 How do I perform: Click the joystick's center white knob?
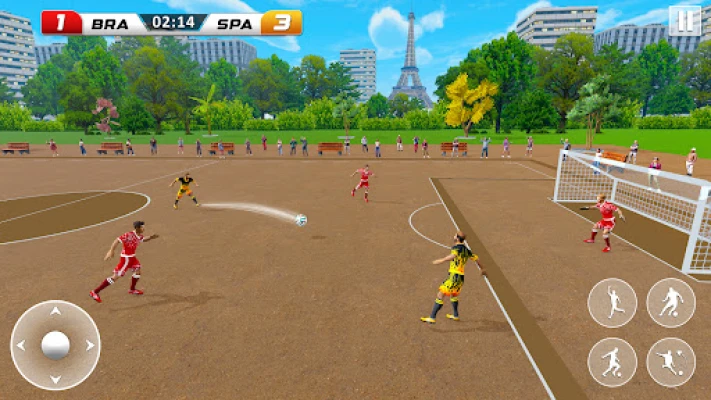coord(55,346)
